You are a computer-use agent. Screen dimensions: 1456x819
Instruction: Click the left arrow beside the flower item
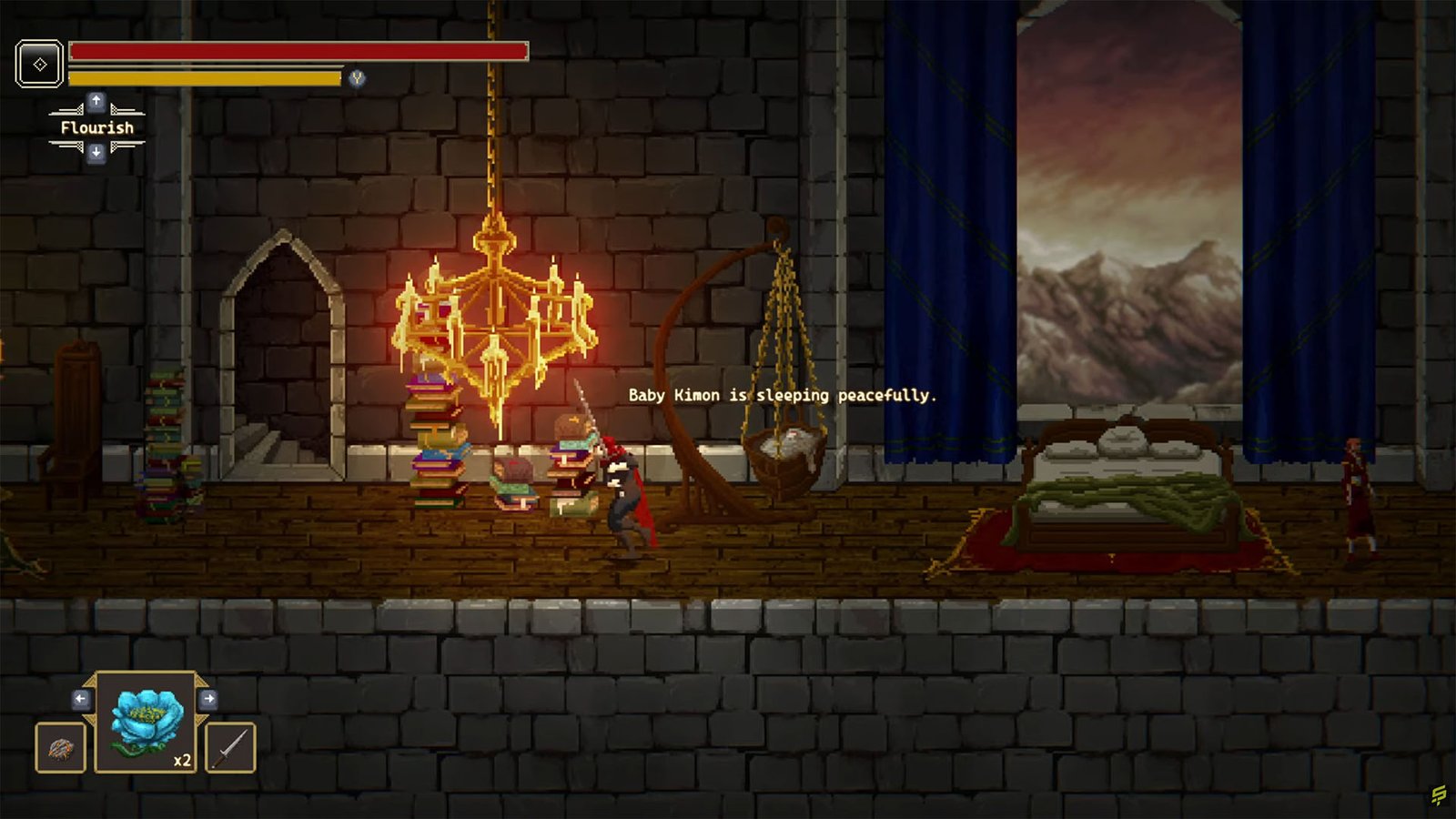pyautogui.click(x=81, y=697)
